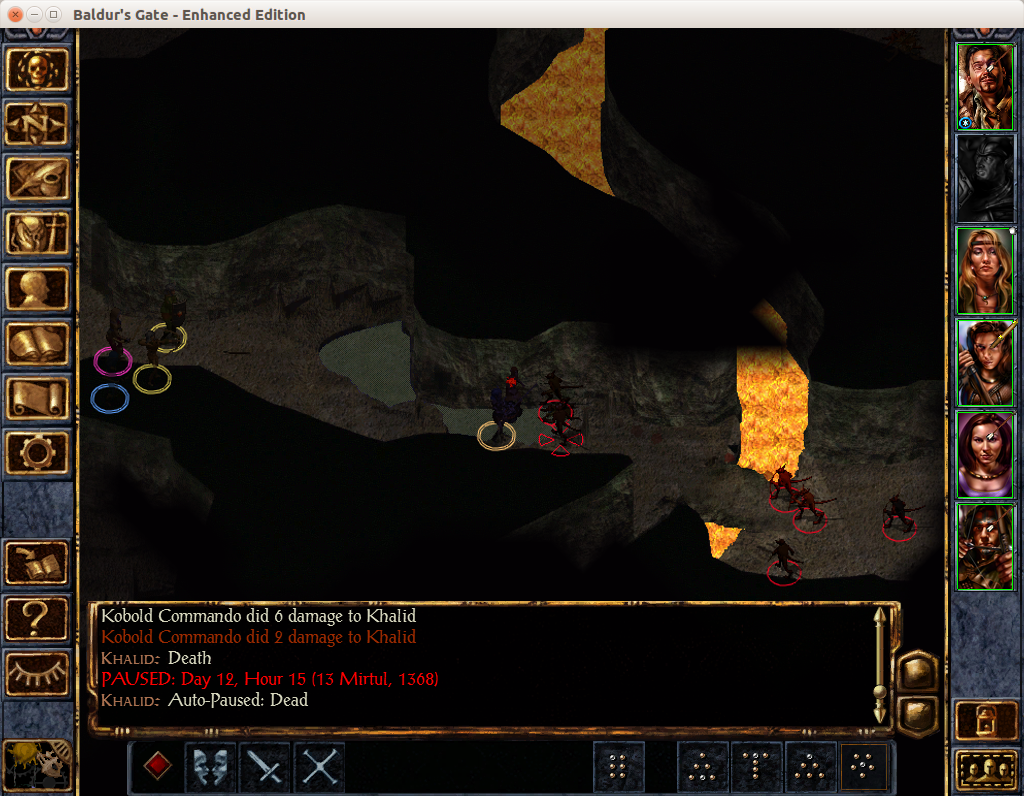Open the gear options menu

(x=38, y=453)
